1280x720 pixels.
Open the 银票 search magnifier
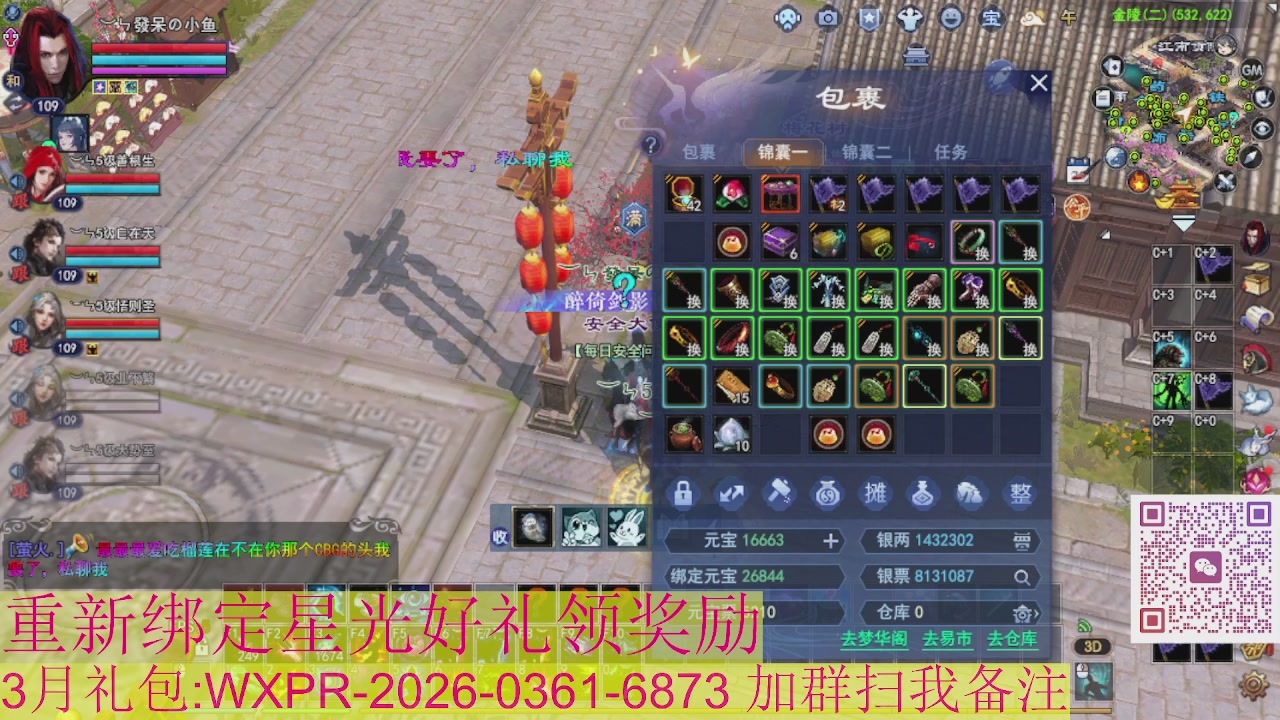point(1024,576)
